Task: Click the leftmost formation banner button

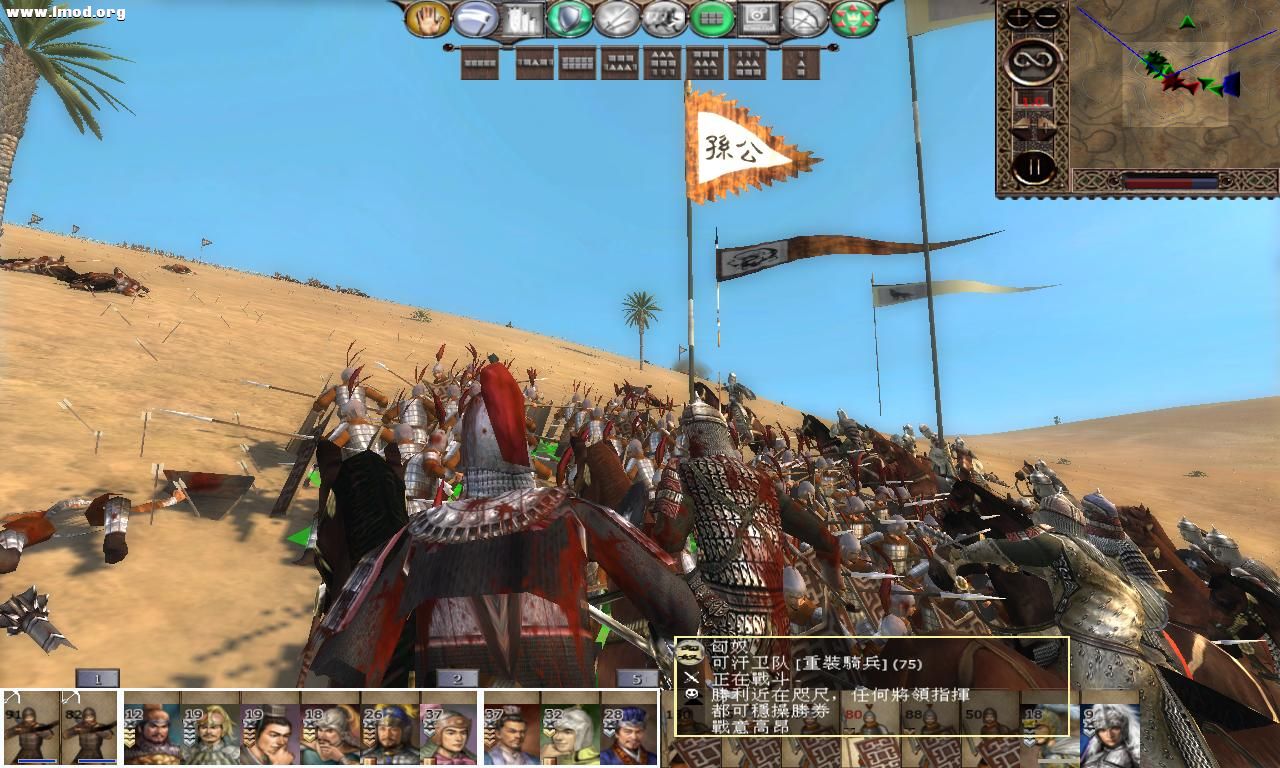Action: (479, 63)
